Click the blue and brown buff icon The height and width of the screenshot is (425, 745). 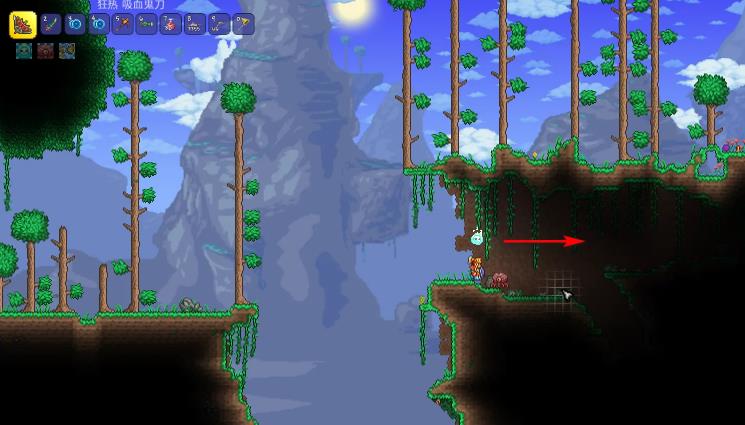point(67,51)
